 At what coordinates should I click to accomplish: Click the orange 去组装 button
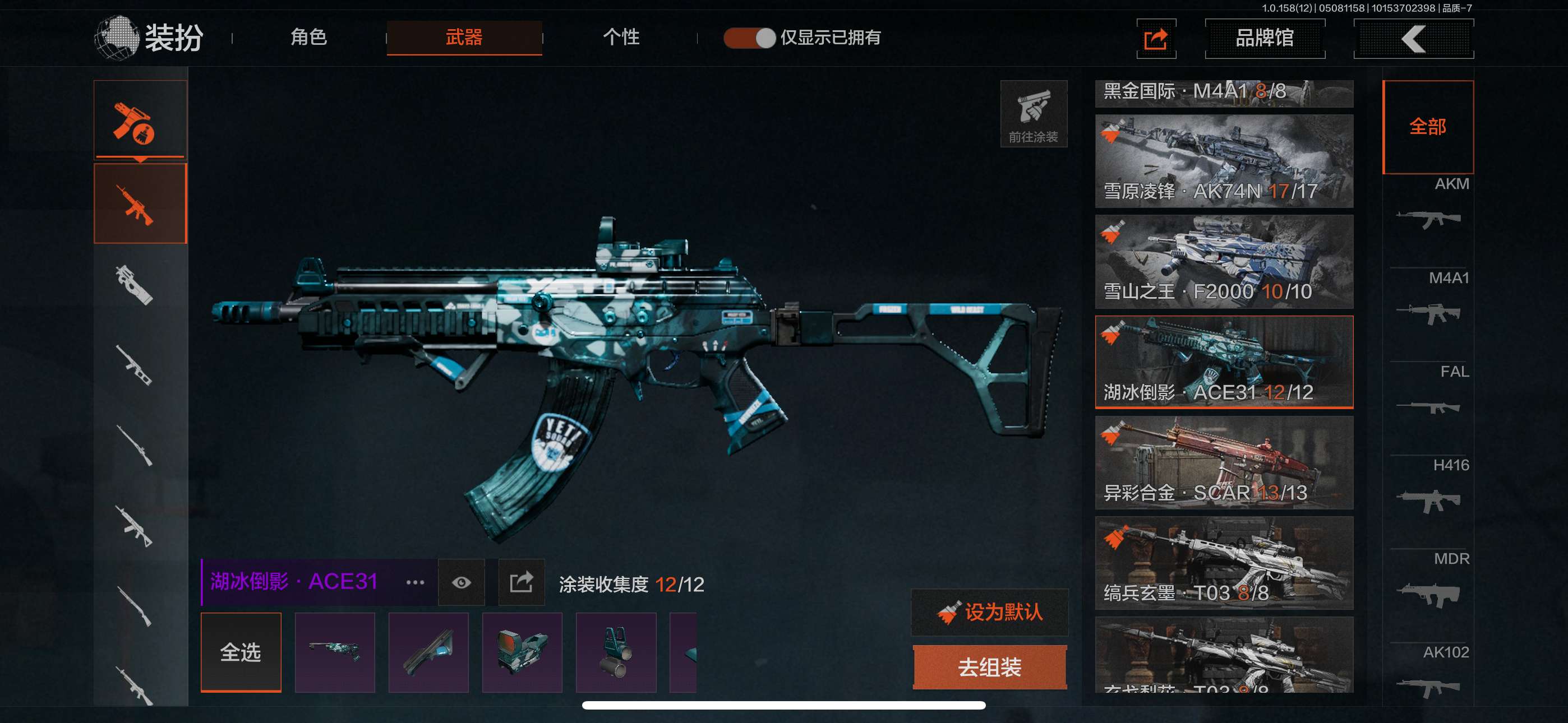(990, 668)
